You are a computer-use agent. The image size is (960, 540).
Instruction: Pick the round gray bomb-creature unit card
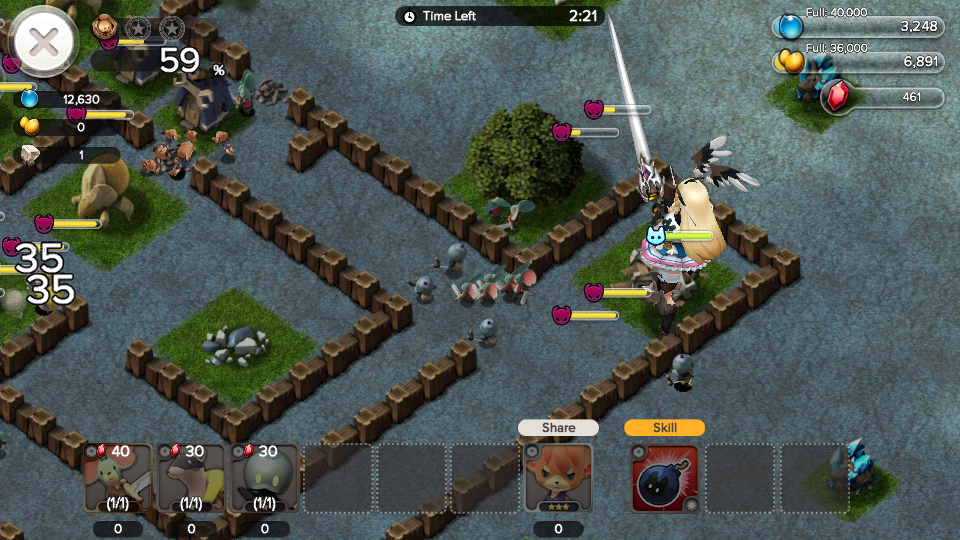click(x=264, y=478)
